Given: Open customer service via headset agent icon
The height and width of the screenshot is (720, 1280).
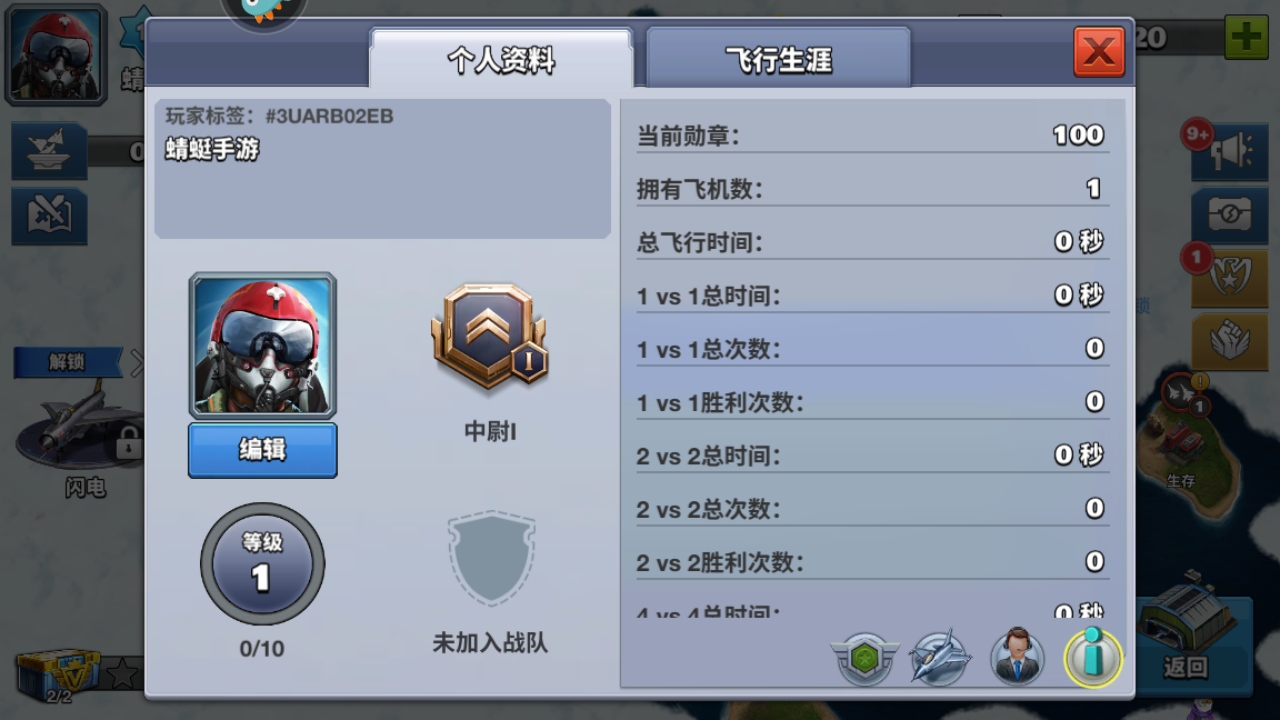Looking at the screenshot, I should point(1017,658).
